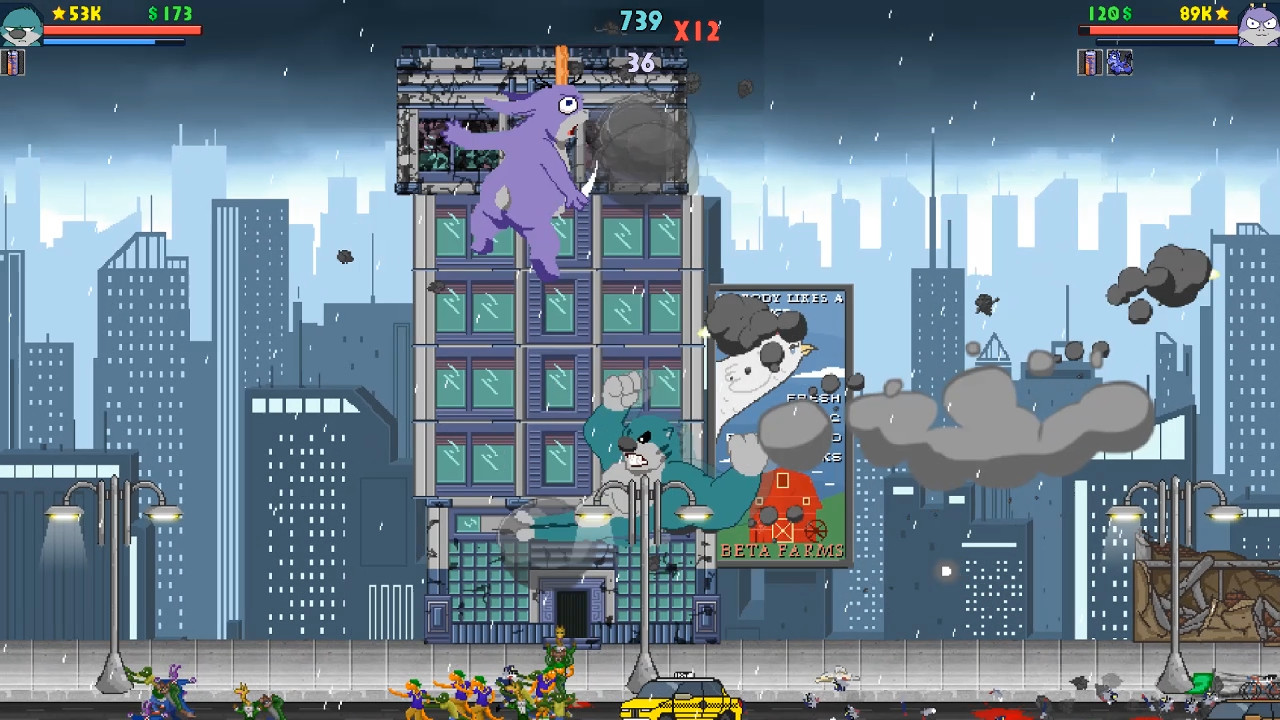Select player two's energy drink power-up slot
This screenshot has width=1280, height=720.
point(1089,62)
